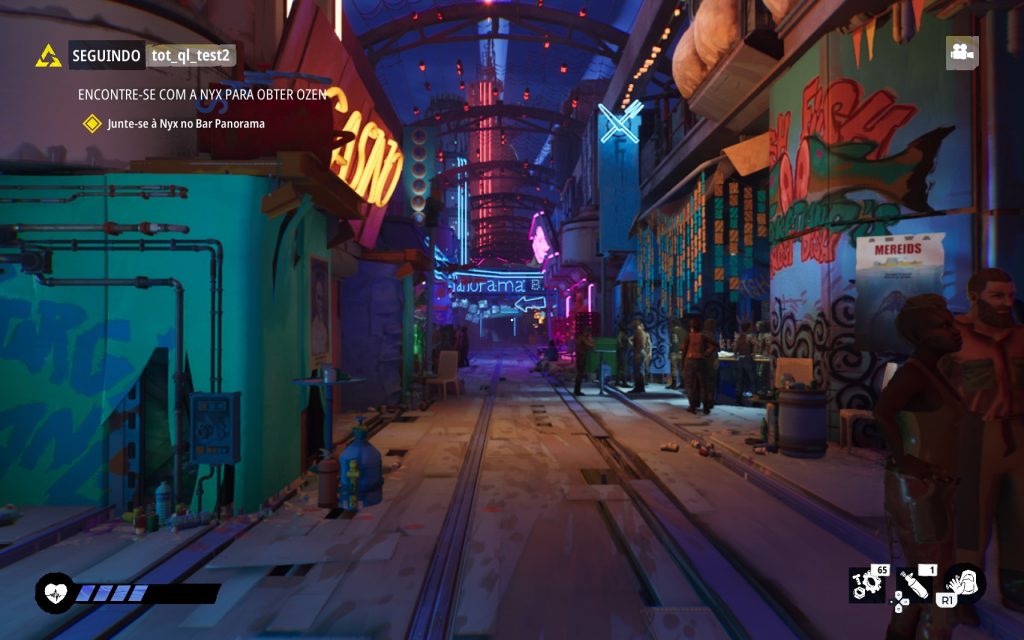
Task: Select the tot_ql_test2 followed-player tag
Action: [x=191, y=56]
